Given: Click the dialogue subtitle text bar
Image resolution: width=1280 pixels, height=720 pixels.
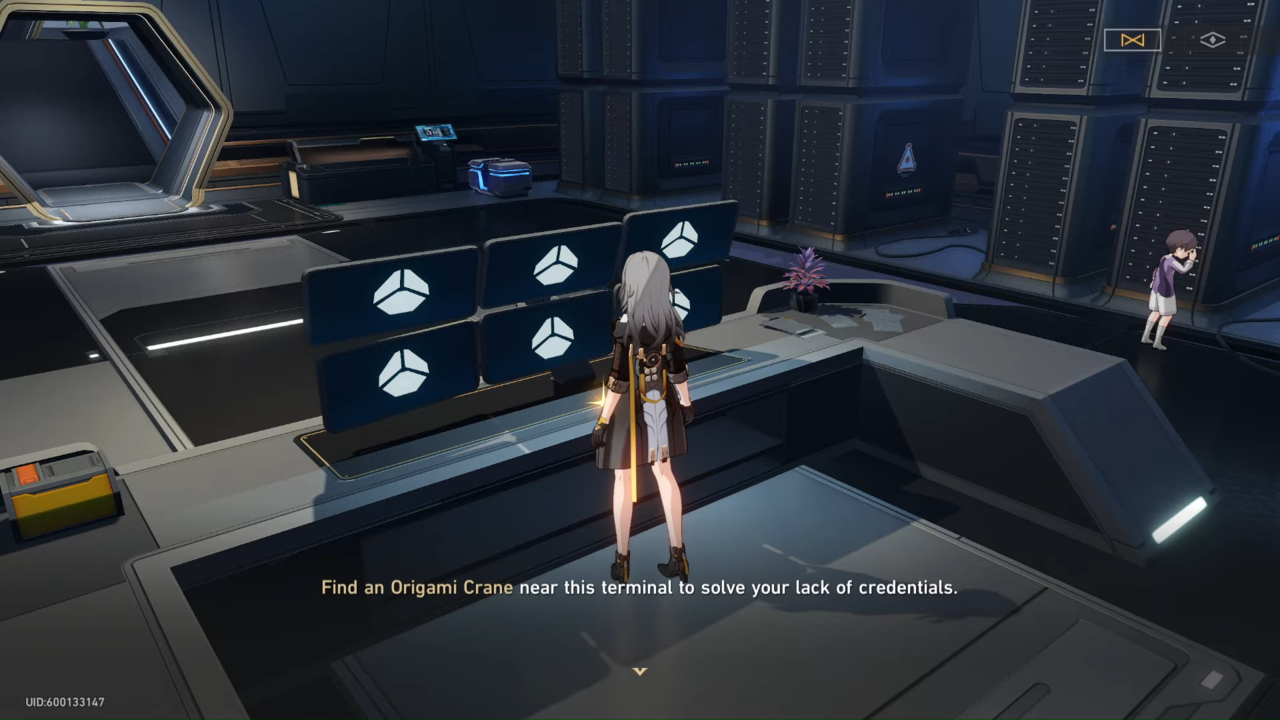Looking at the screenshot, I should [639, 588].
